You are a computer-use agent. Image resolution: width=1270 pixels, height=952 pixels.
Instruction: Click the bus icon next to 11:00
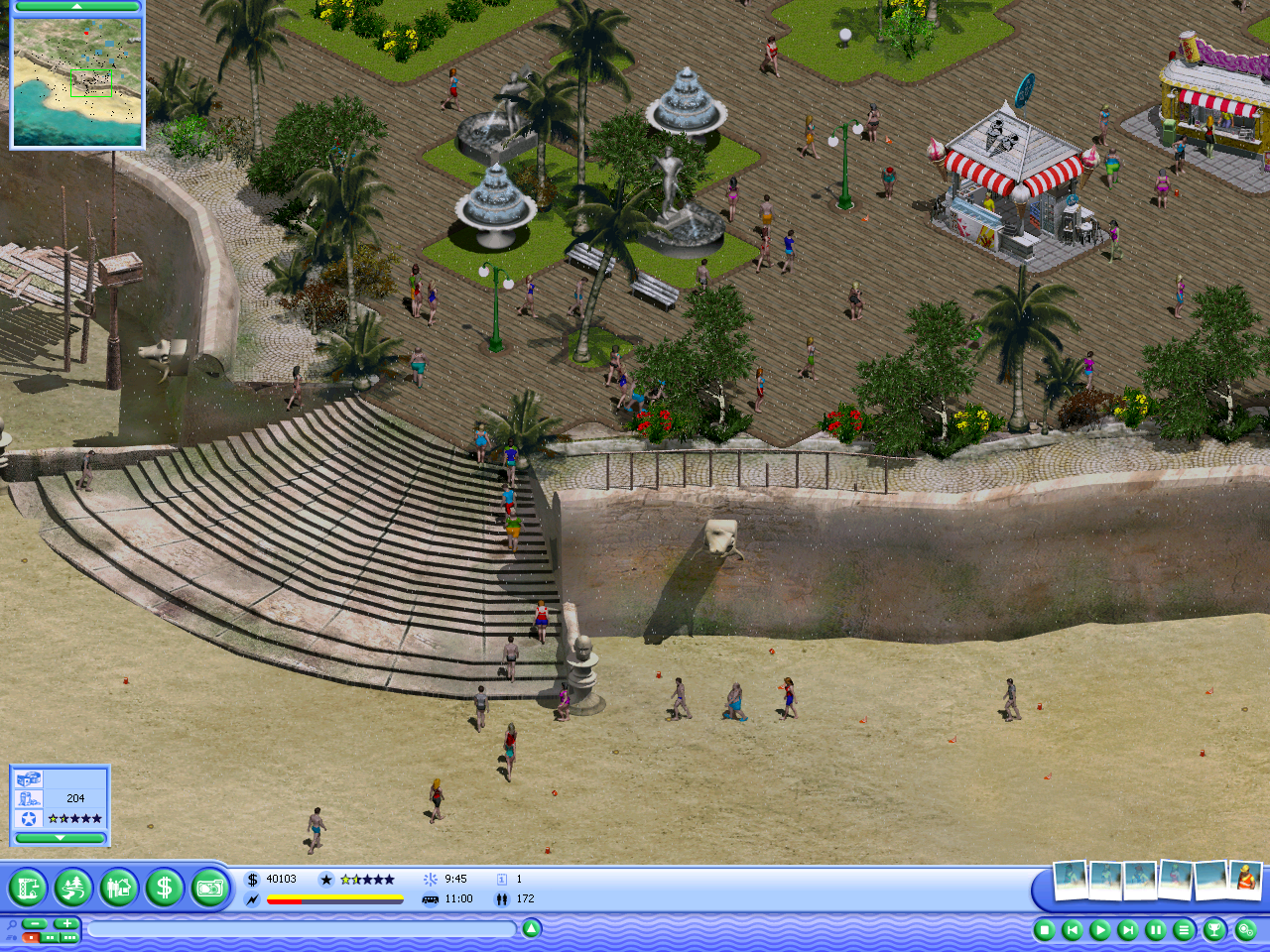coord(429,899)
